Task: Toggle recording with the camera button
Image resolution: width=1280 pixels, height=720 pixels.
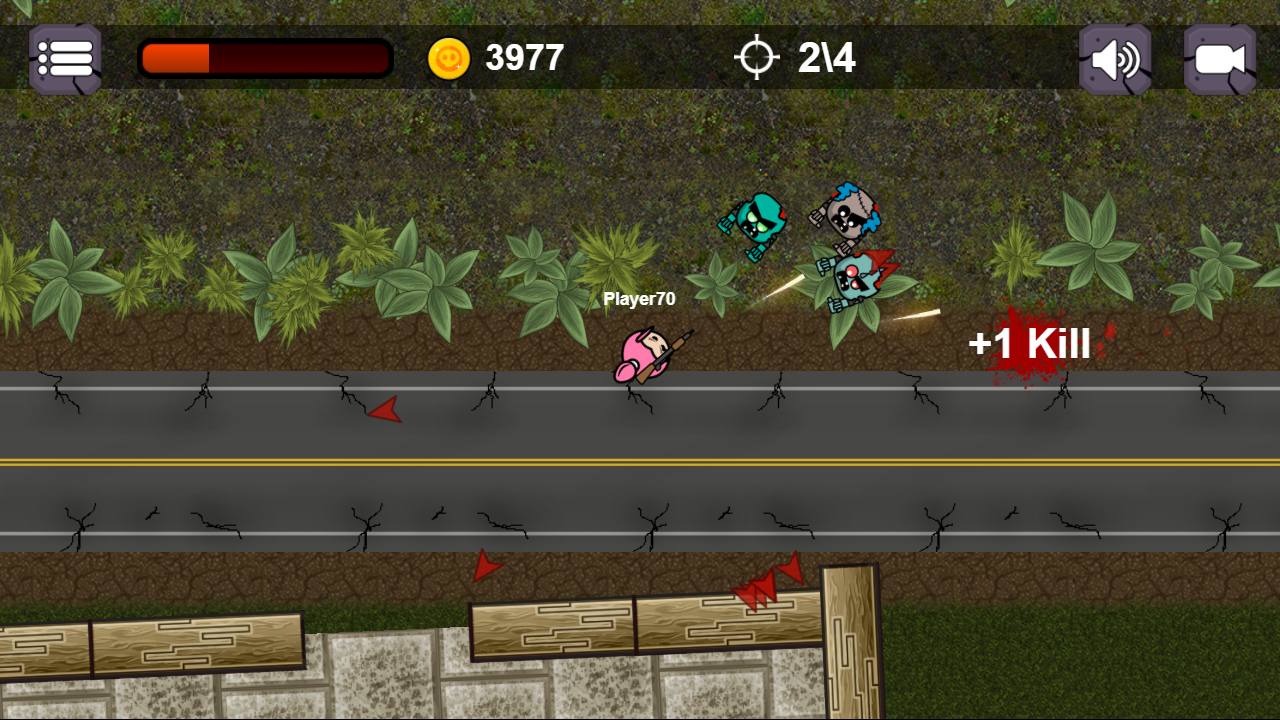Action: 1218,58
